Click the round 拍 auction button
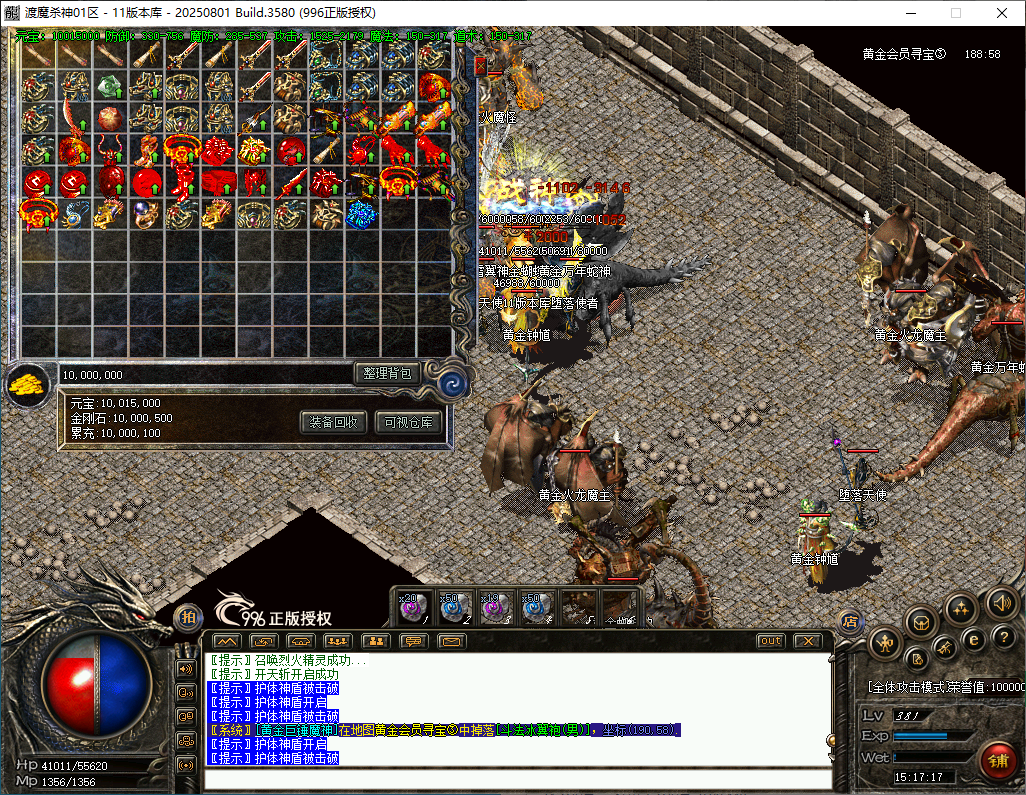The image size is (1026, 795). tap(187, 618)
